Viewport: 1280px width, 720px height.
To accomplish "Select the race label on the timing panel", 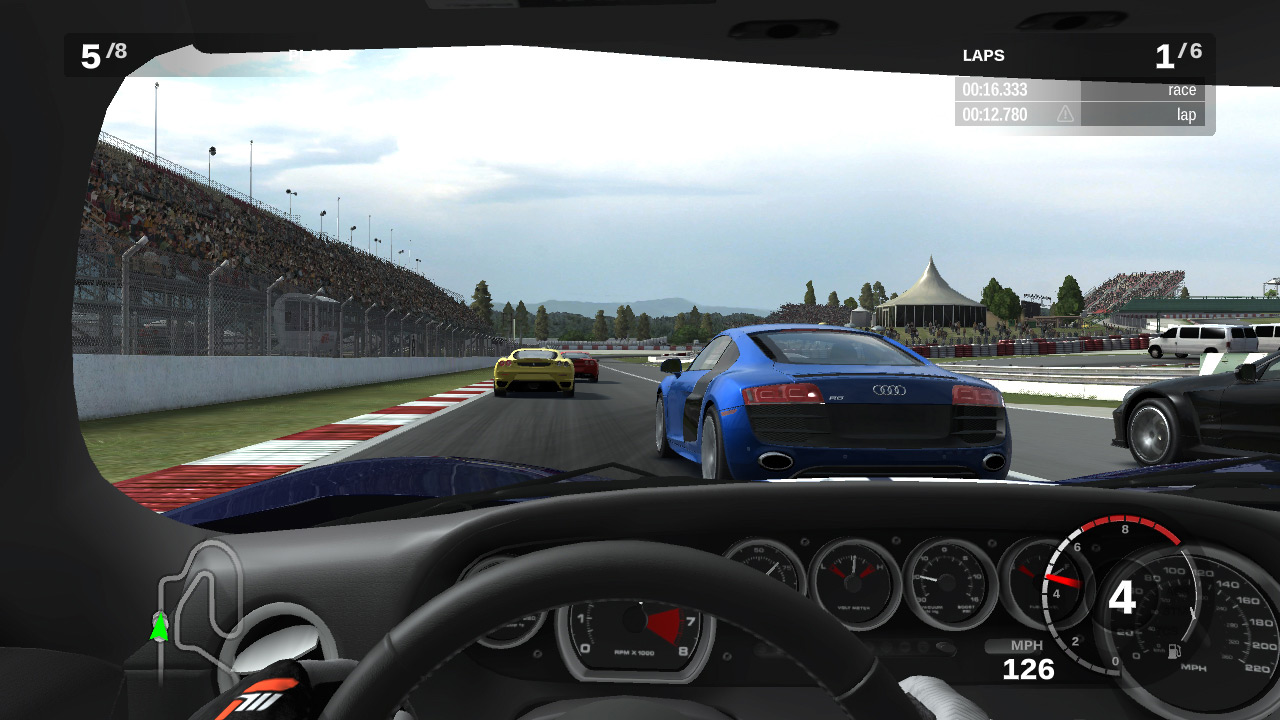I will (x=1181, y=89).
